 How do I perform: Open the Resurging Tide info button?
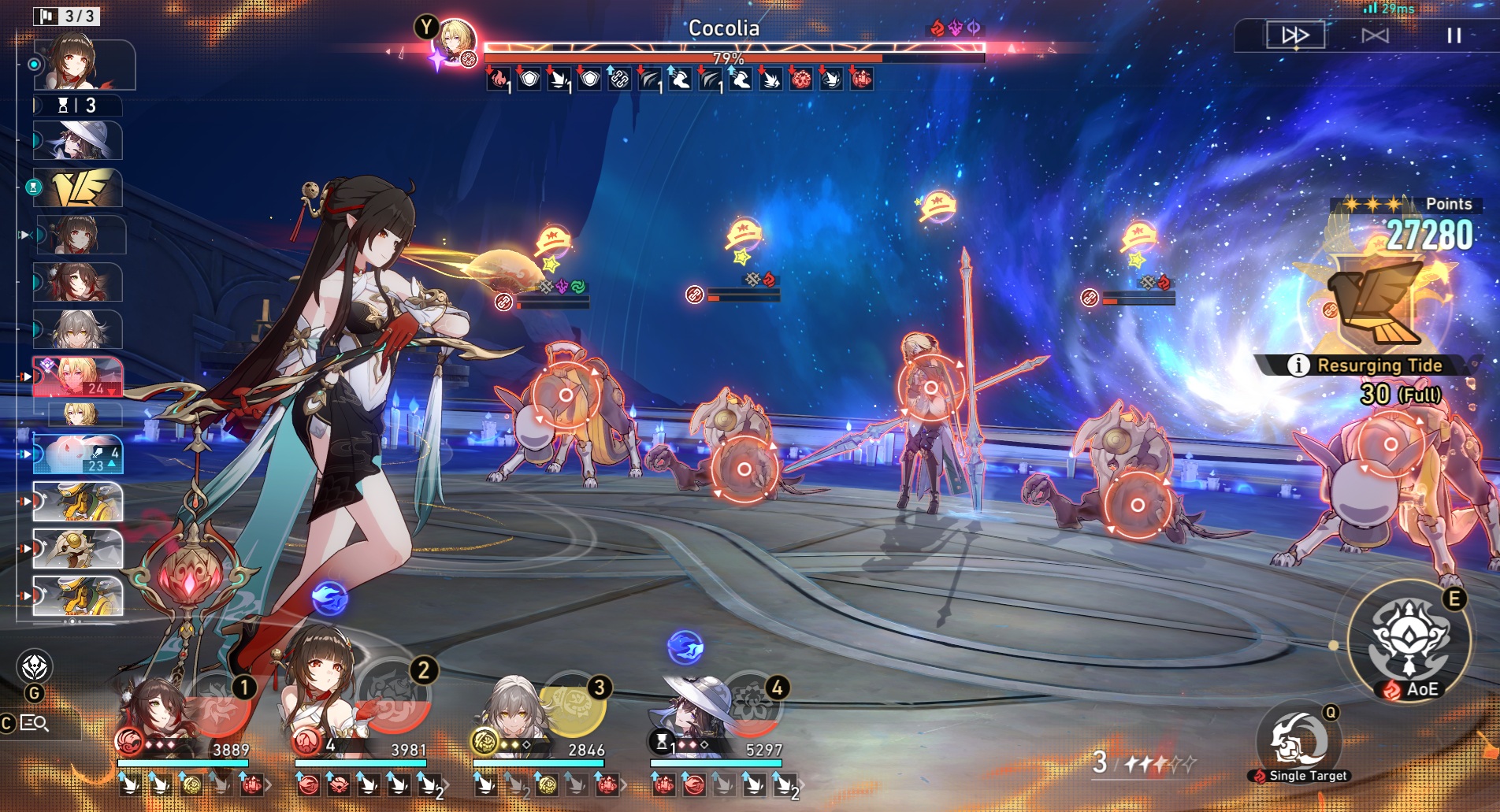1298,365
